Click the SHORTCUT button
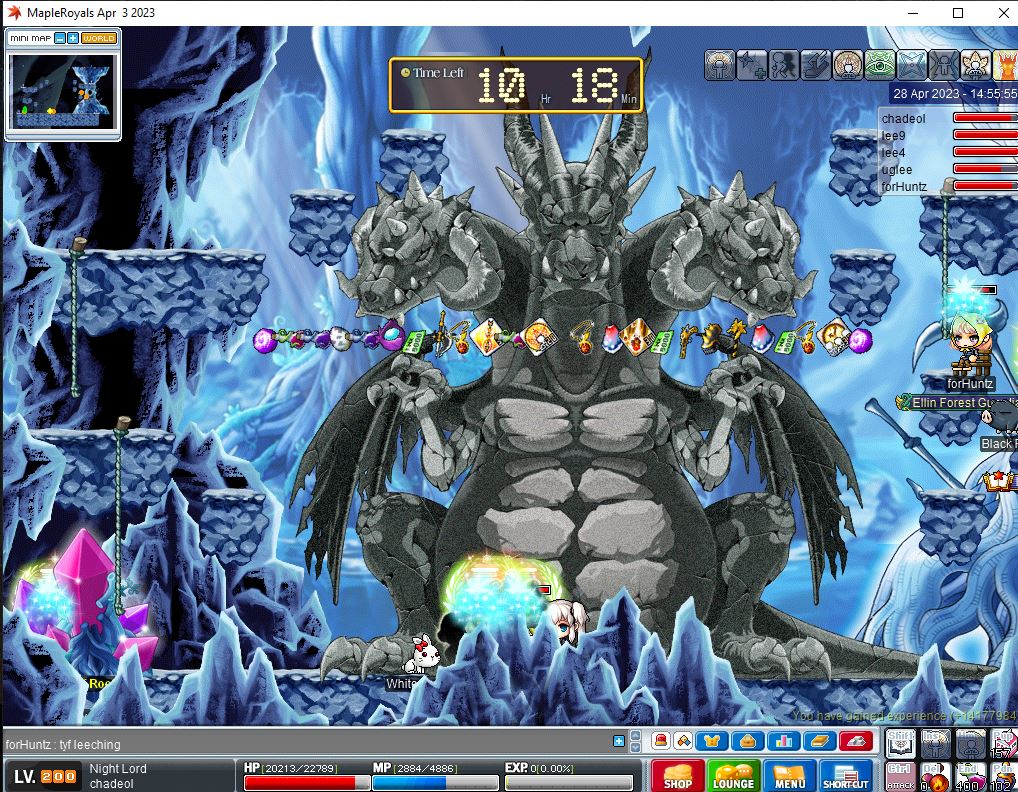Viewport: 1018px width, 792px height. click(846, 776)
